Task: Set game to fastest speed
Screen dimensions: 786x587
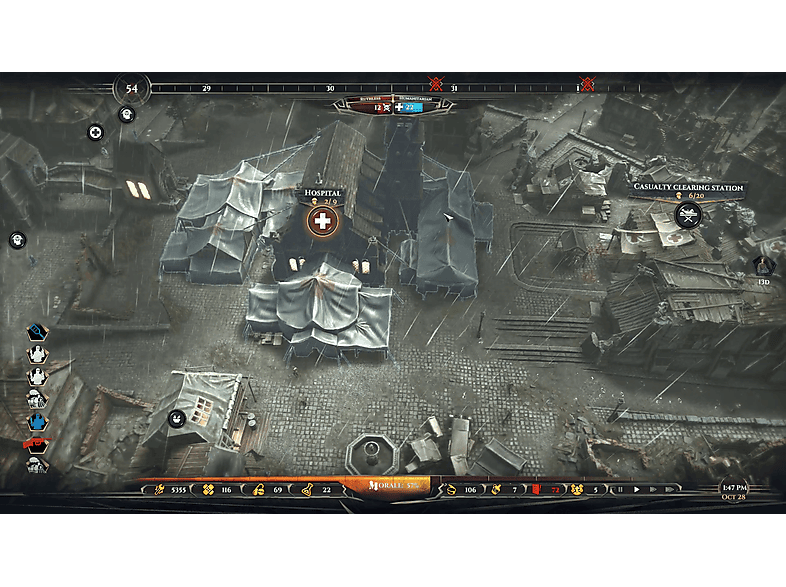Action: tap(669, 490)
